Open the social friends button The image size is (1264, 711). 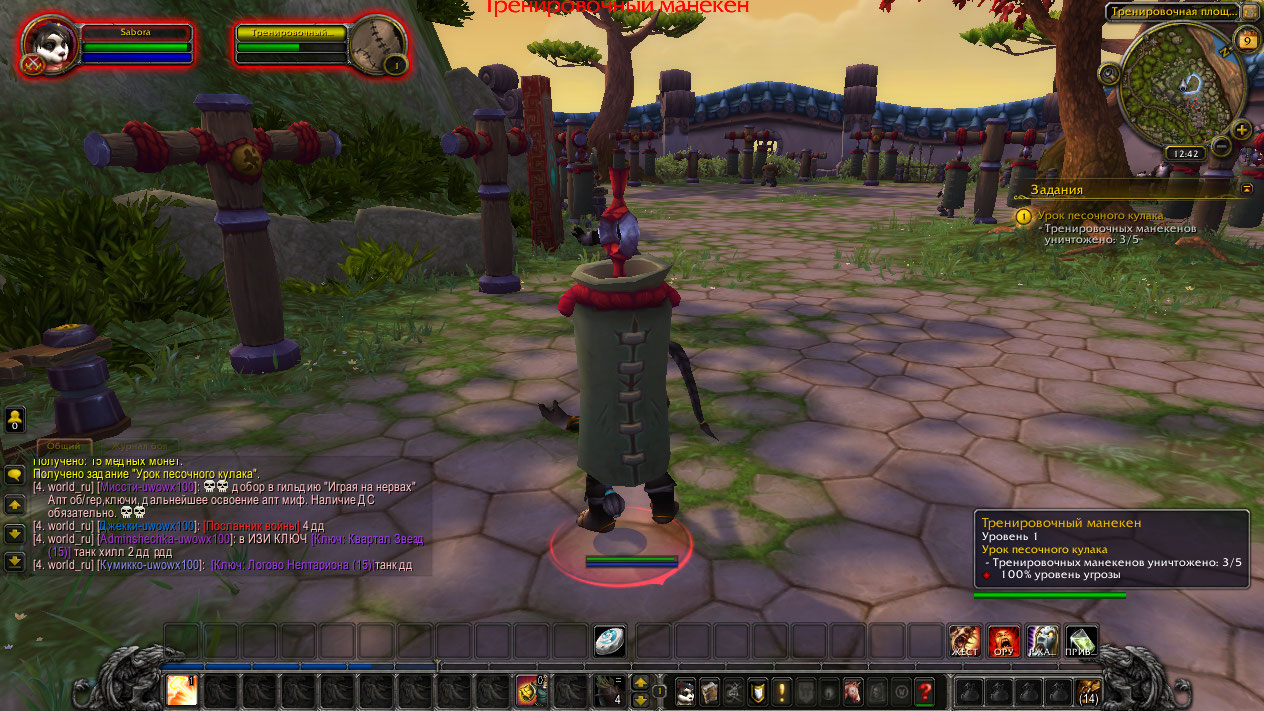(14, 419)
